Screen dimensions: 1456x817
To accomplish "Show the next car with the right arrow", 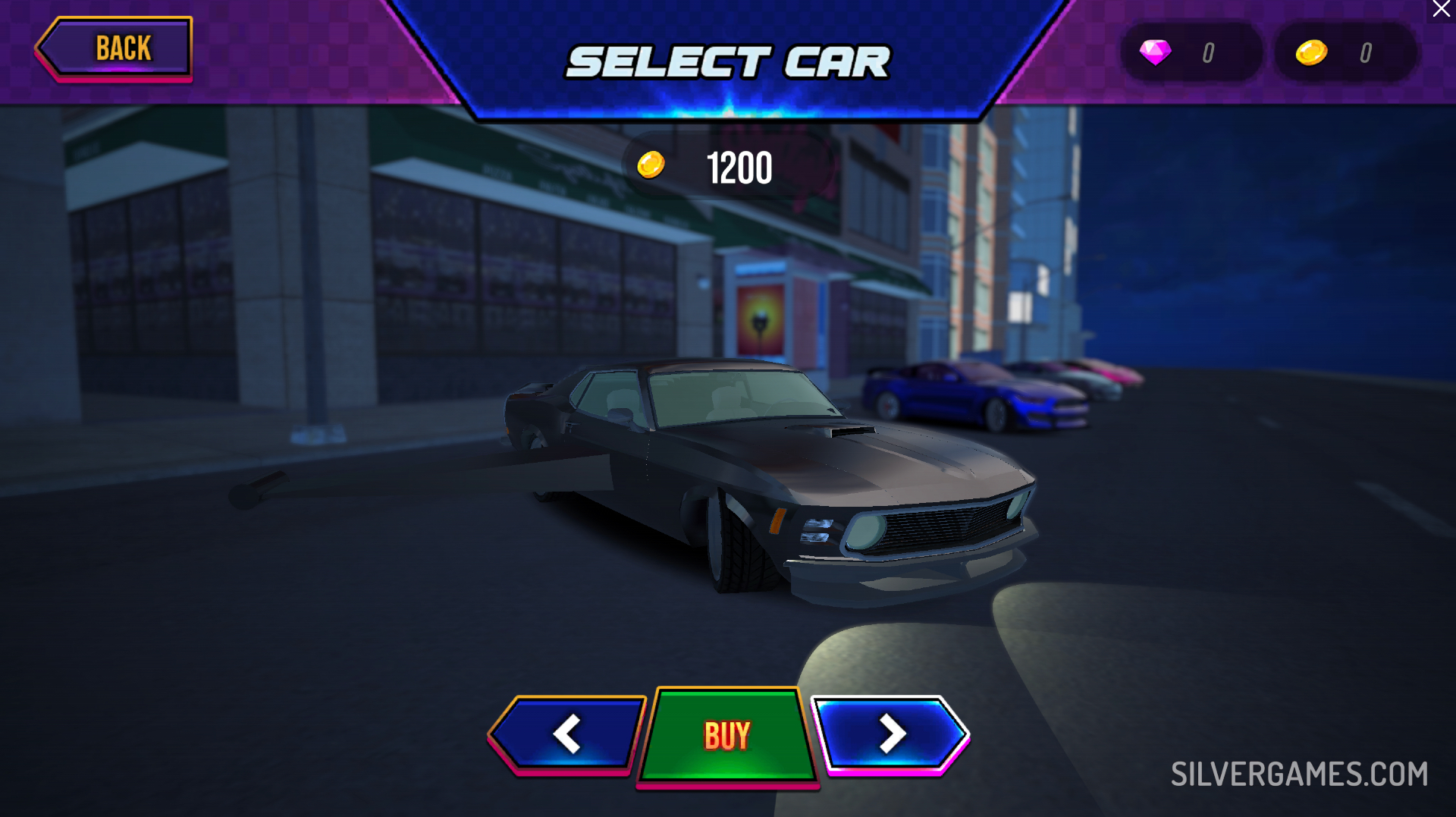I will pos(891,734).
